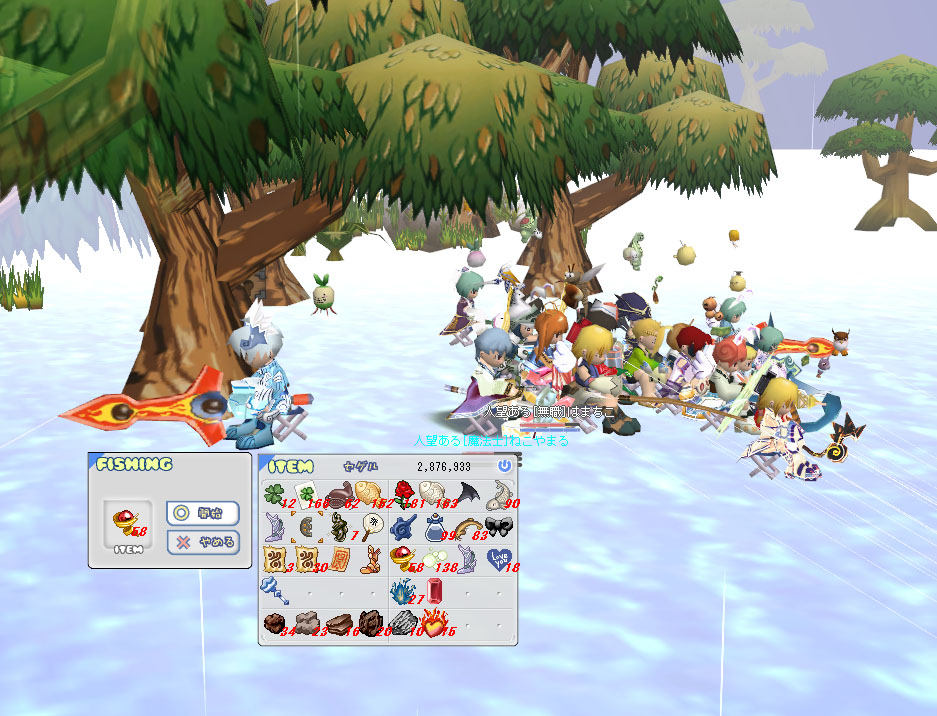The image size is (937, 716).
Task: Select the blue cloud-tipped wand
Action: click(275, 590)
